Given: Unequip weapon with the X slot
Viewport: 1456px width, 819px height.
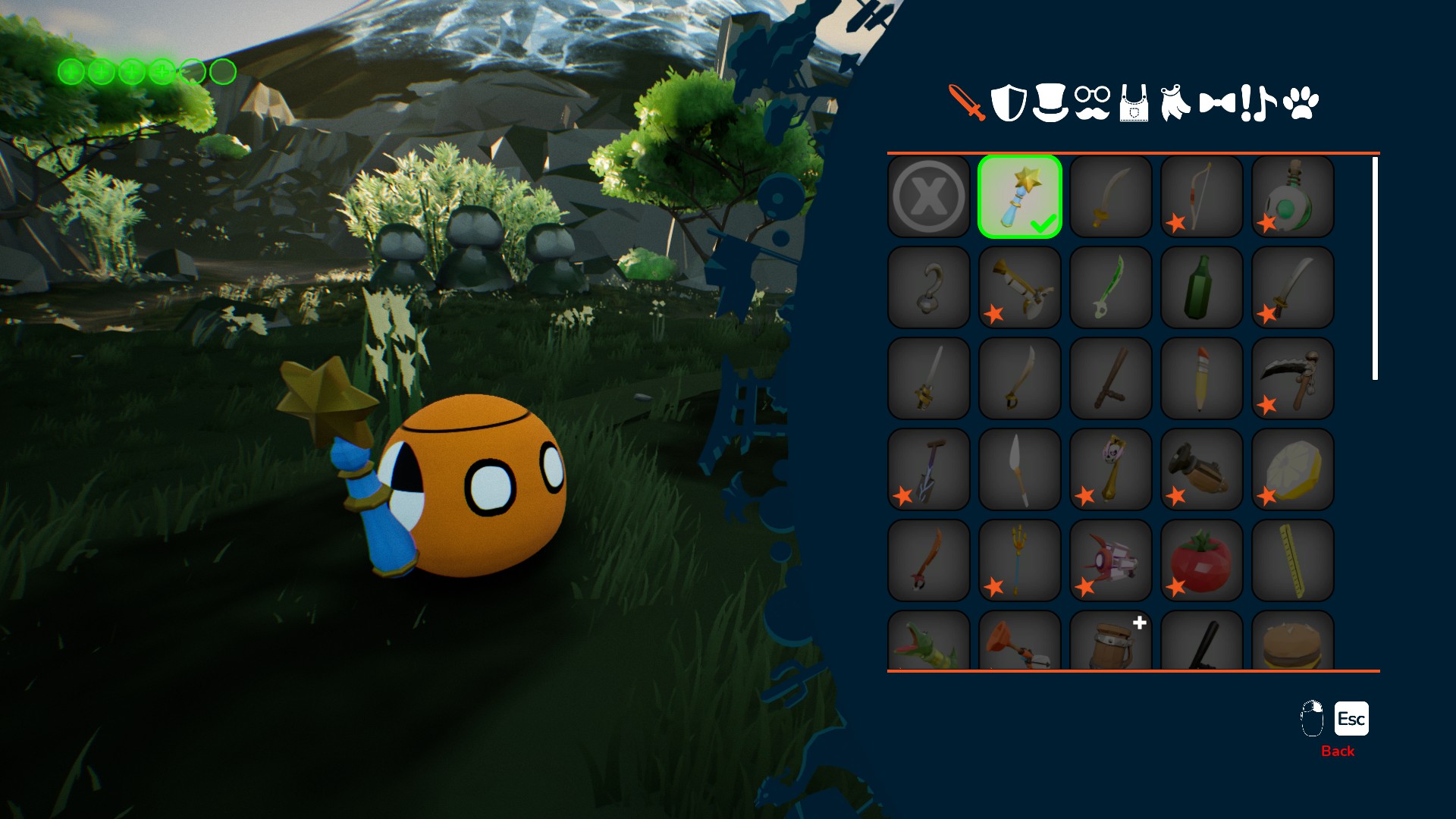Looking at the screenshot, I should (x=929, y=196).
